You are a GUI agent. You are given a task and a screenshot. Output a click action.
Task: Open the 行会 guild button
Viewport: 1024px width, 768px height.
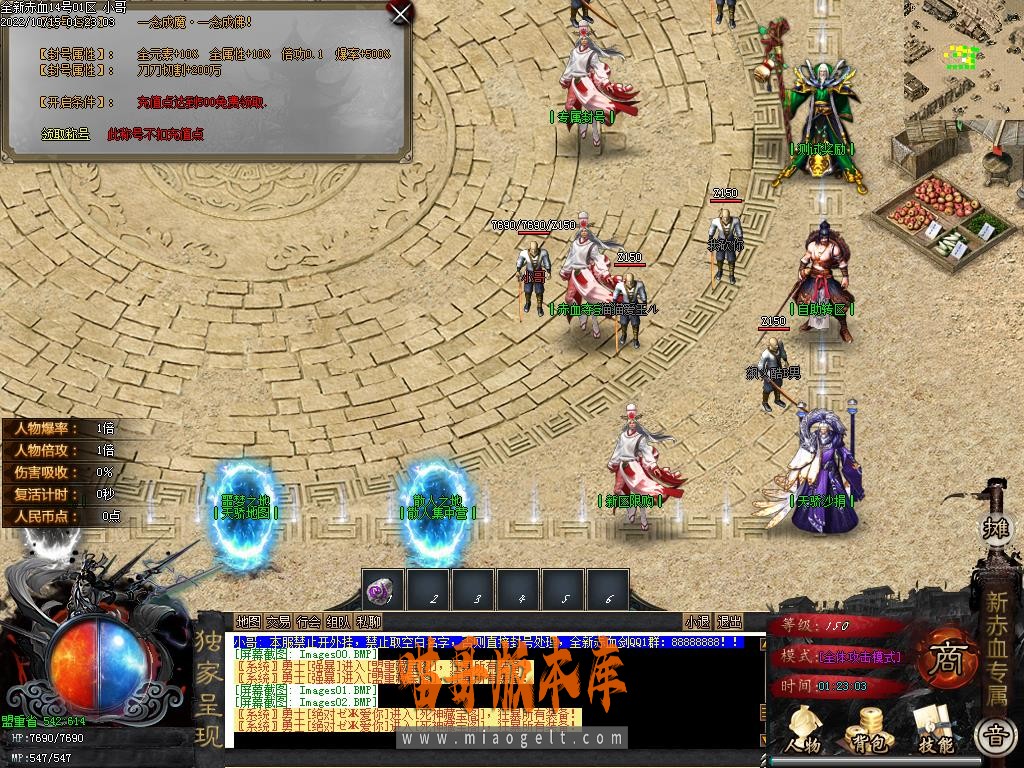[x=308, y=621]
